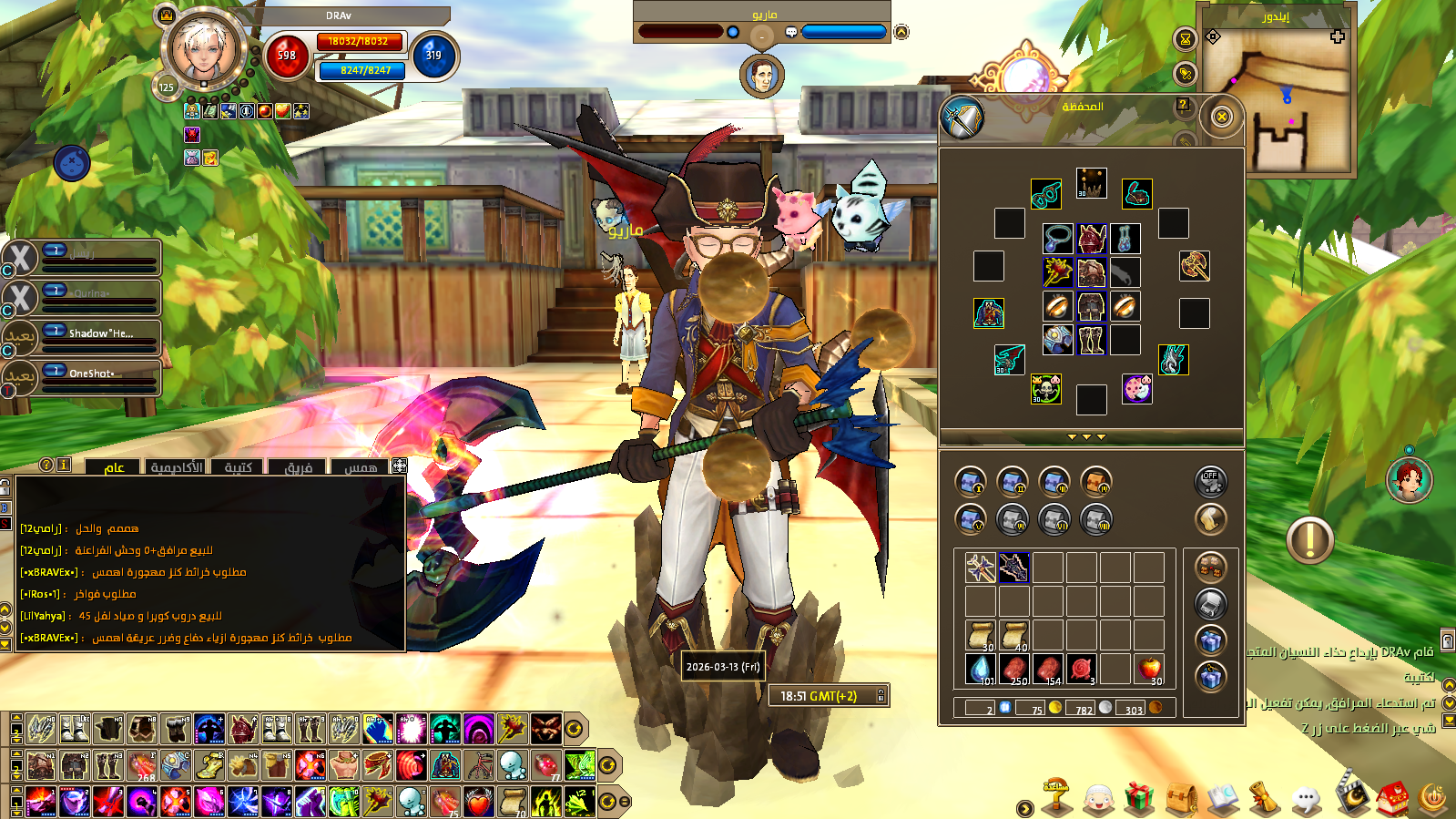Close the inventory panel with the X button
This screenshot has height=819, width=1456.
click(1222, 117)
